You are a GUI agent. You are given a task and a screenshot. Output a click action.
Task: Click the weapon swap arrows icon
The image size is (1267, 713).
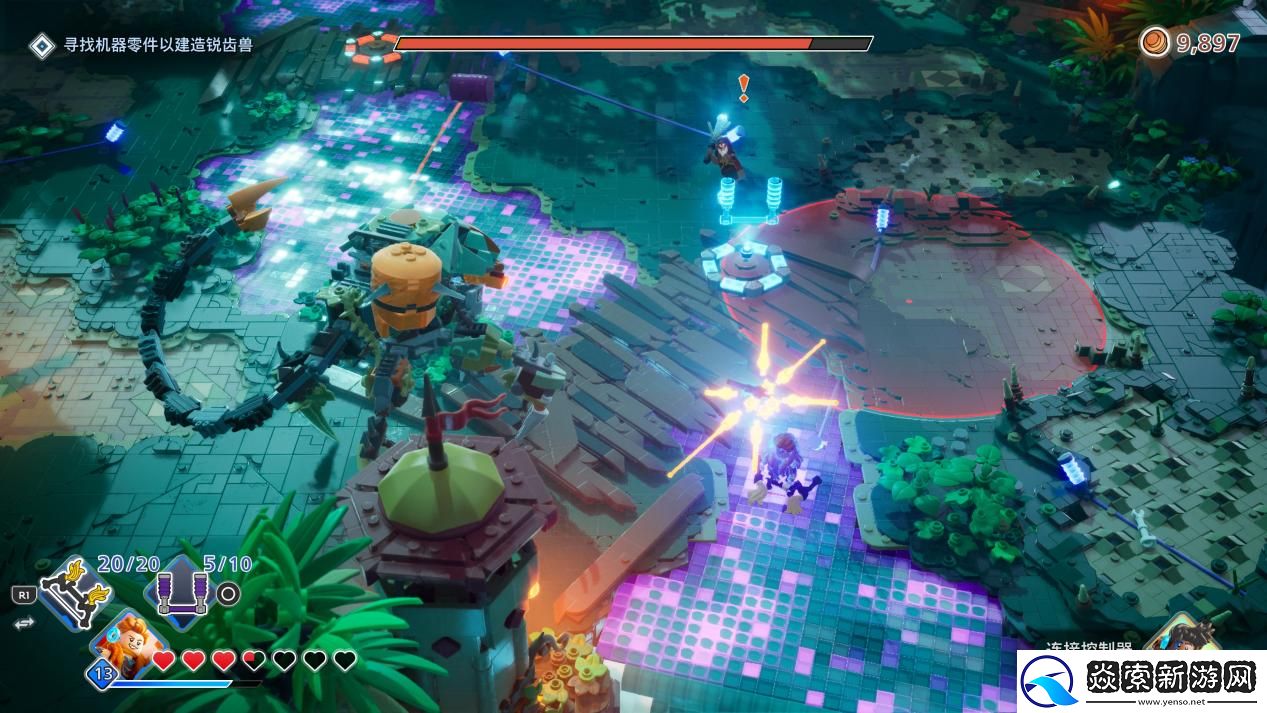tap(22, 622)
